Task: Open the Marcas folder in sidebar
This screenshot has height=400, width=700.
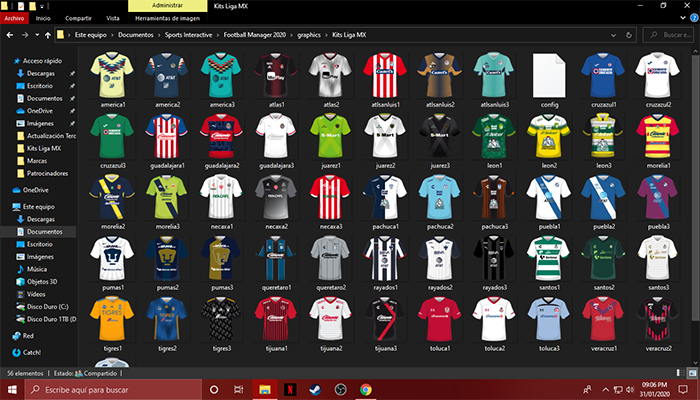Action: coord(39,160)
